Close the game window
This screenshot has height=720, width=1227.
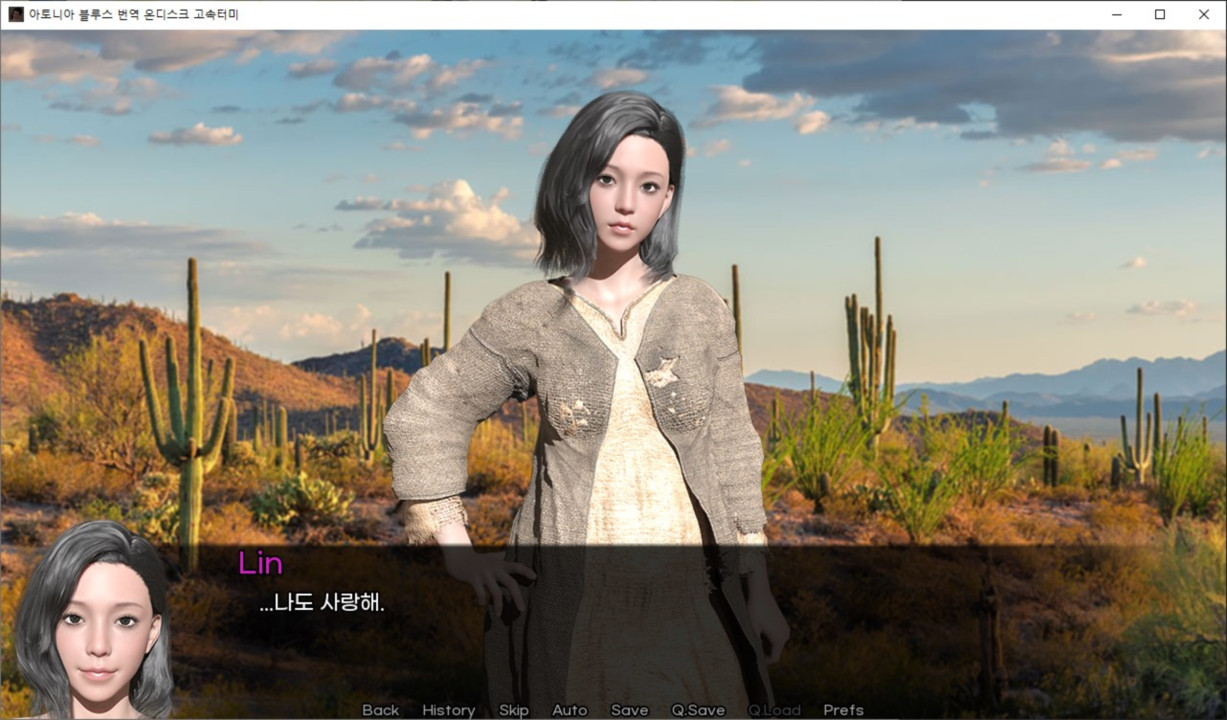(1204, 14)
